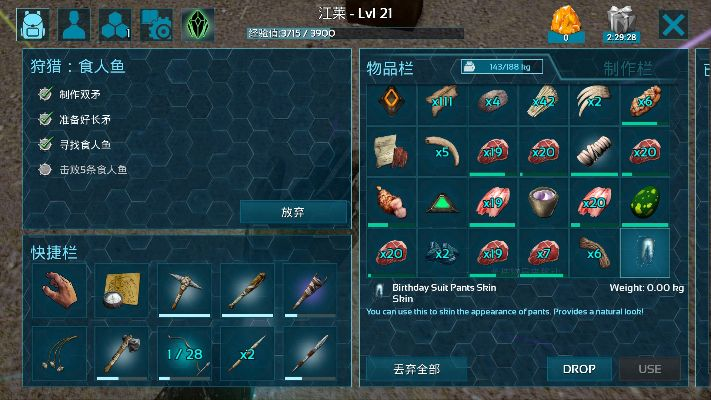Screen dimensions: 711x400
Task: Open the character profile tab
Action: coord(75,23)
